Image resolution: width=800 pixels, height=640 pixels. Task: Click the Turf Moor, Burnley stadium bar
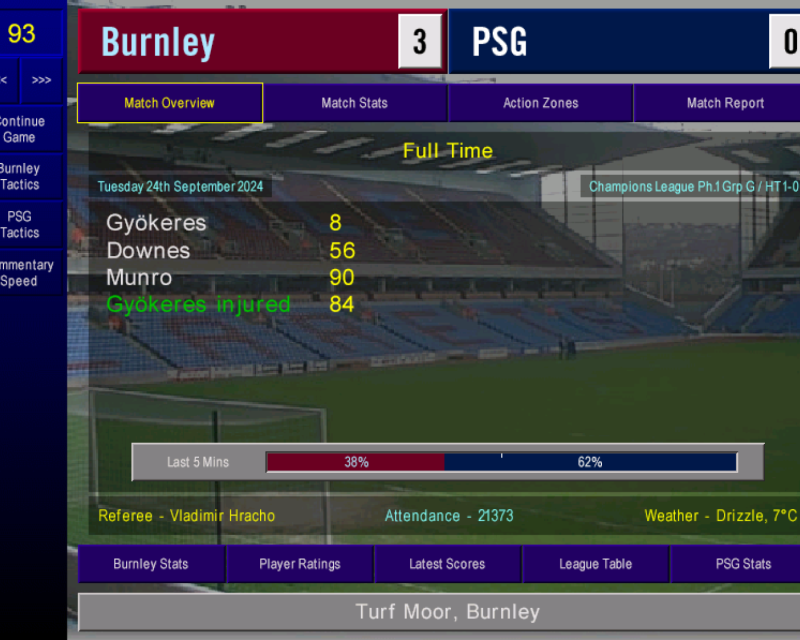pos(447,612)
